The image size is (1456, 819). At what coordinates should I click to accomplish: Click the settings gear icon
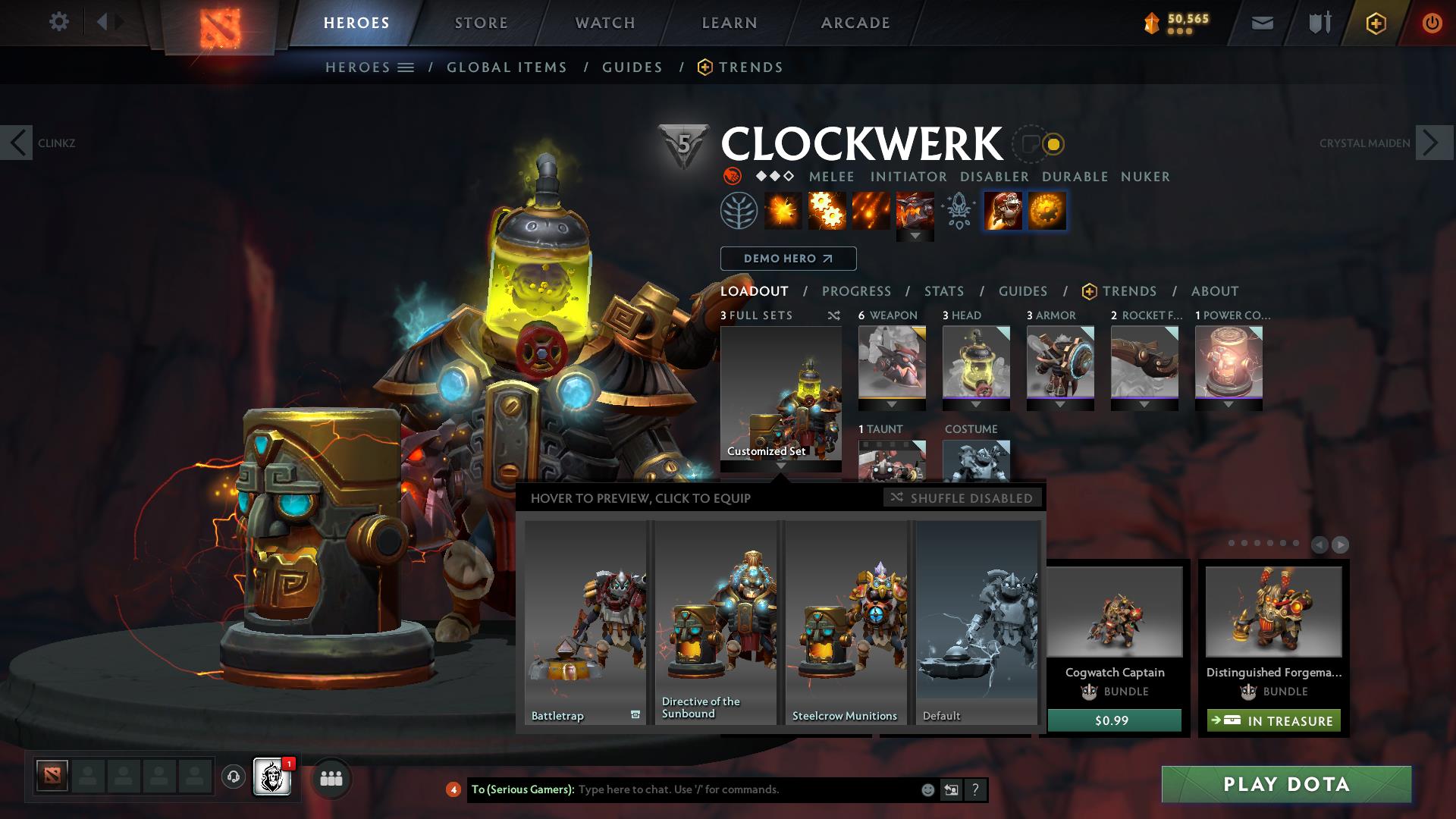59,21
